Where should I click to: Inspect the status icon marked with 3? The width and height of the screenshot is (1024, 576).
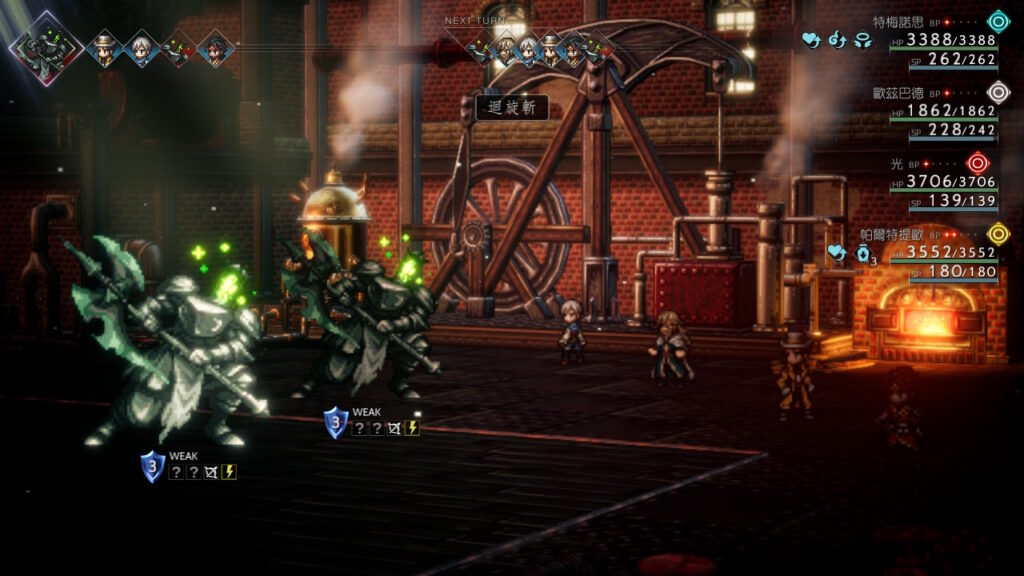coord(865,254)
